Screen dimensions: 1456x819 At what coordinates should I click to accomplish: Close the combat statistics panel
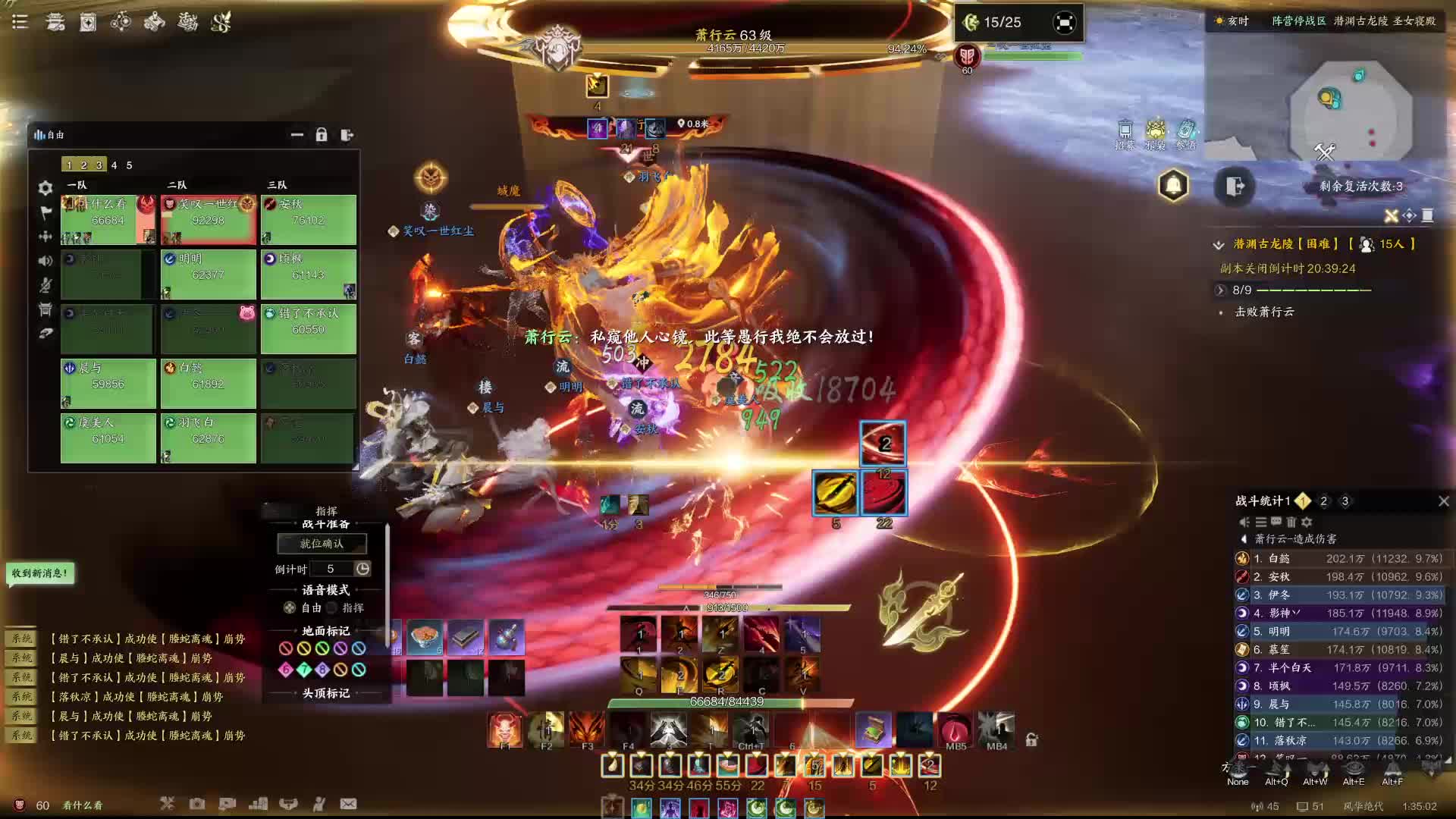1444,501
